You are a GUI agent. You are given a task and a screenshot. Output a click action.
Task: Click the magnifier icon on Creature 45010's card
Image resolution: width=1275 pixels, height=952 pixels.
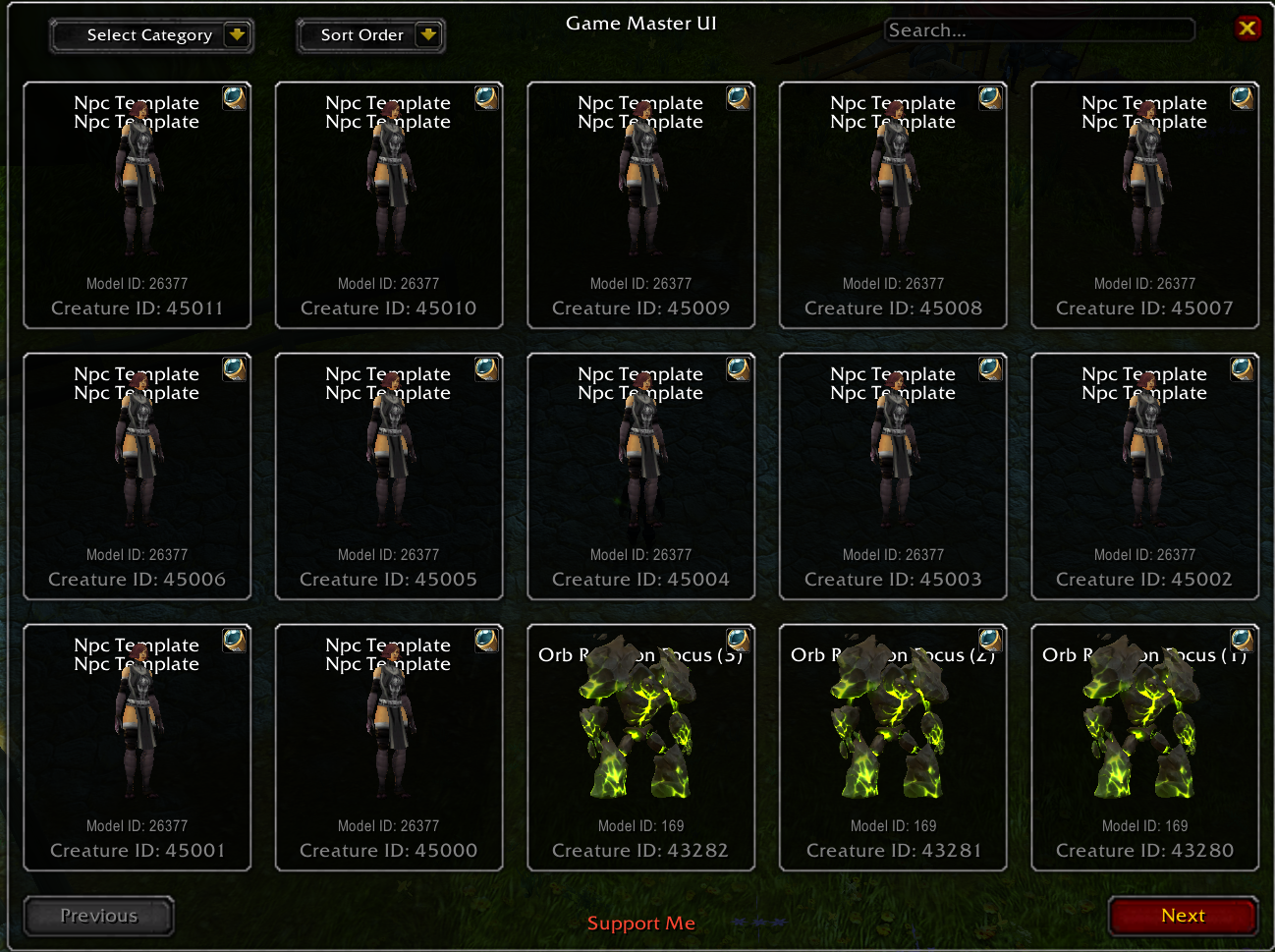click(486, 97)
